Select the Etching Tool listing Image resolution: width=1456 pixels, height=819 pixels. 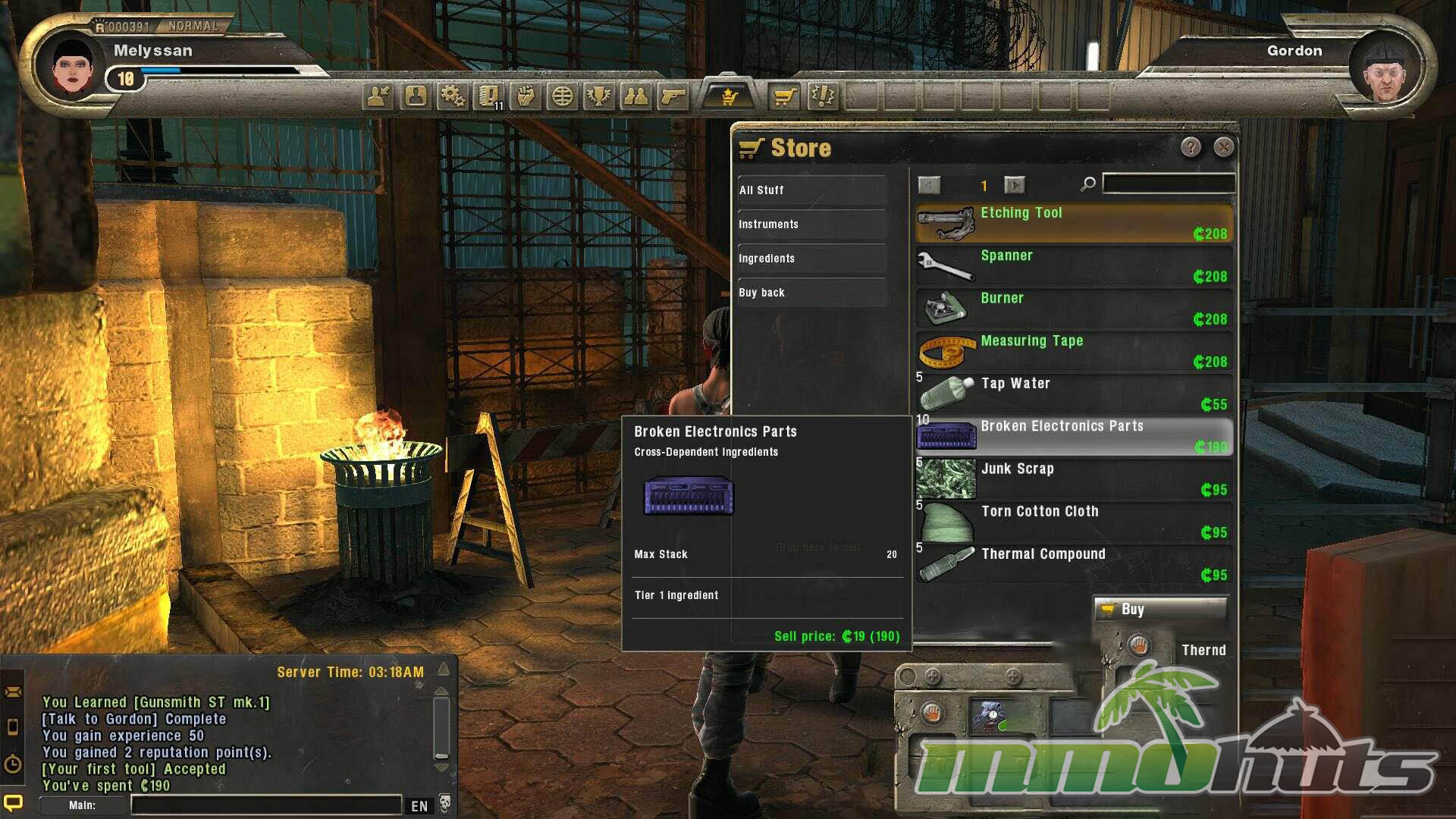(1074, 223)
